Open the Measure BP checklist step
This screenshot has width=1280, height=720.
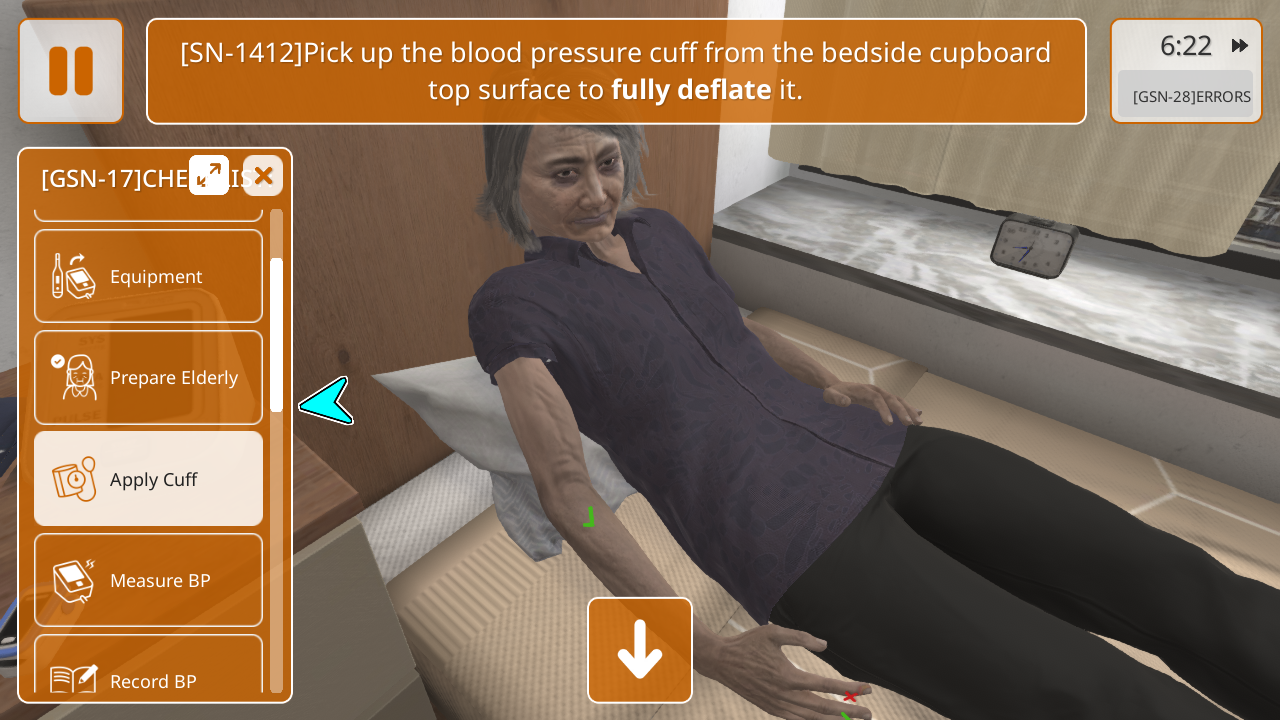point(149,580)
